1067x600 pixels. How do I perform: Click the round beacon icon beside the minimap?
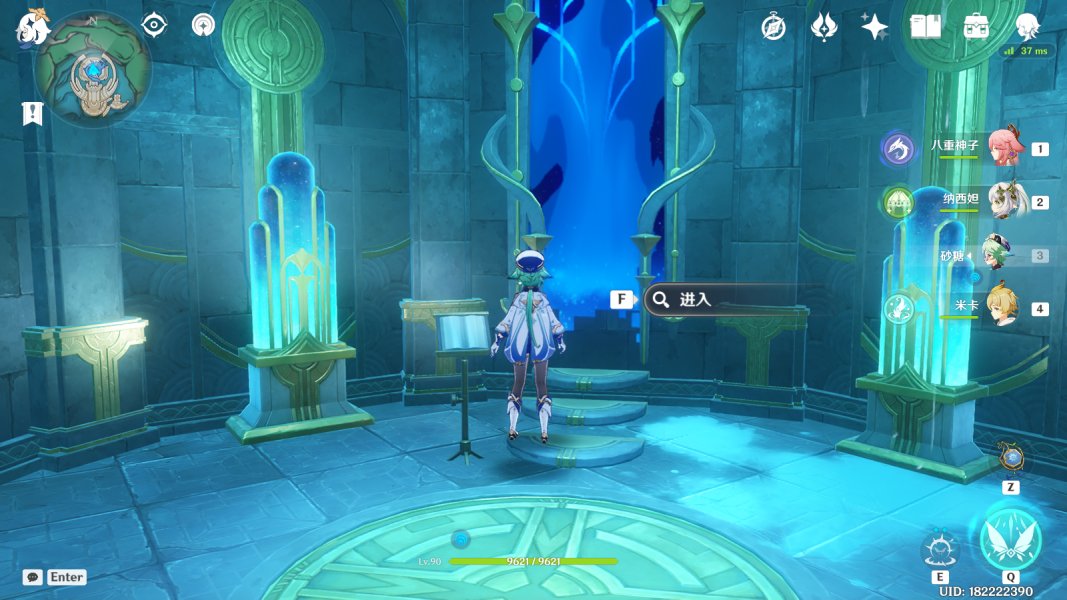(x=204, y=25)
